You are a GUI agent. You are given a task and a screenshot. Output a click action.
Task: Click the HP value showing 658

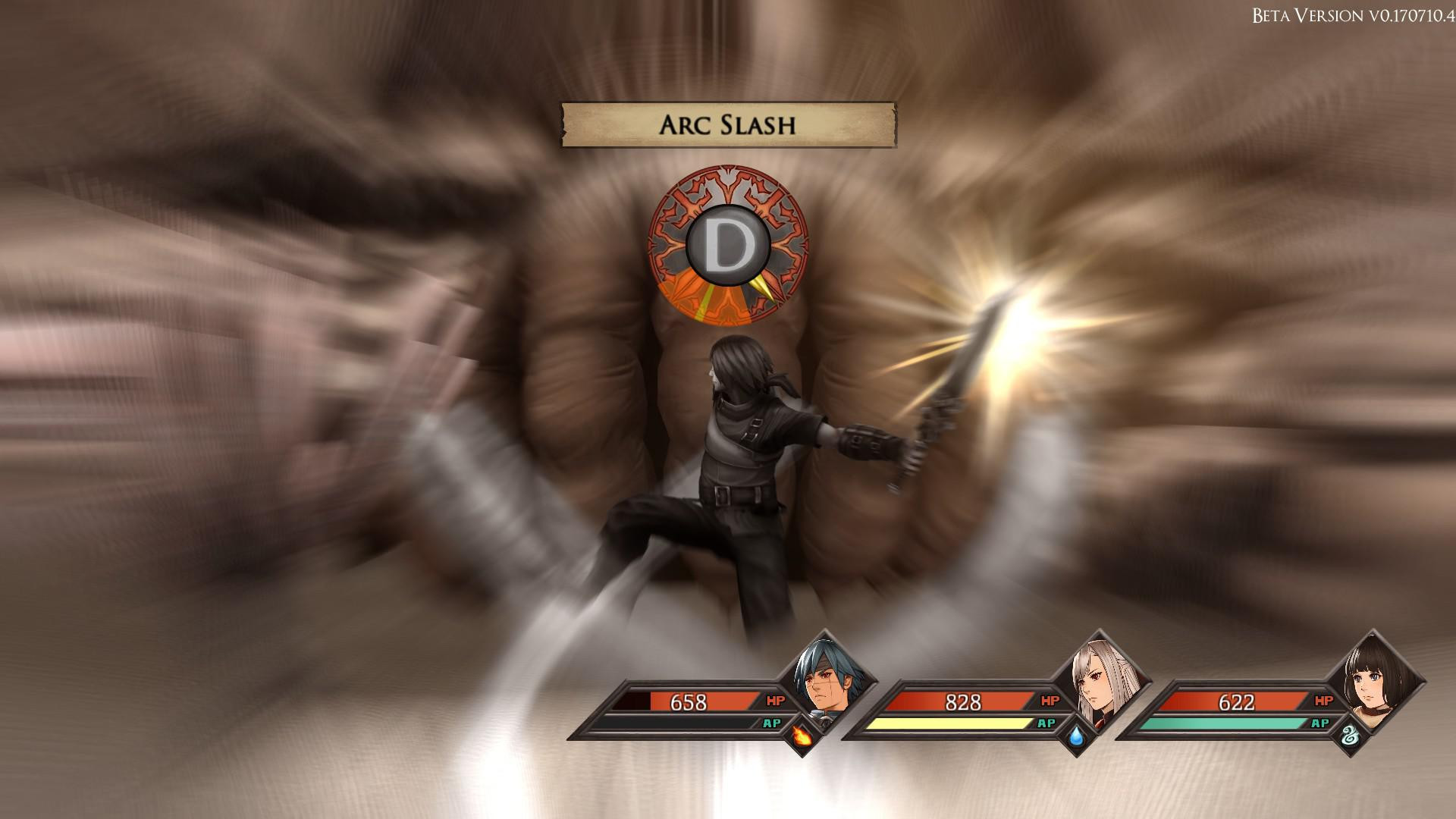click(x=690, y=703)
